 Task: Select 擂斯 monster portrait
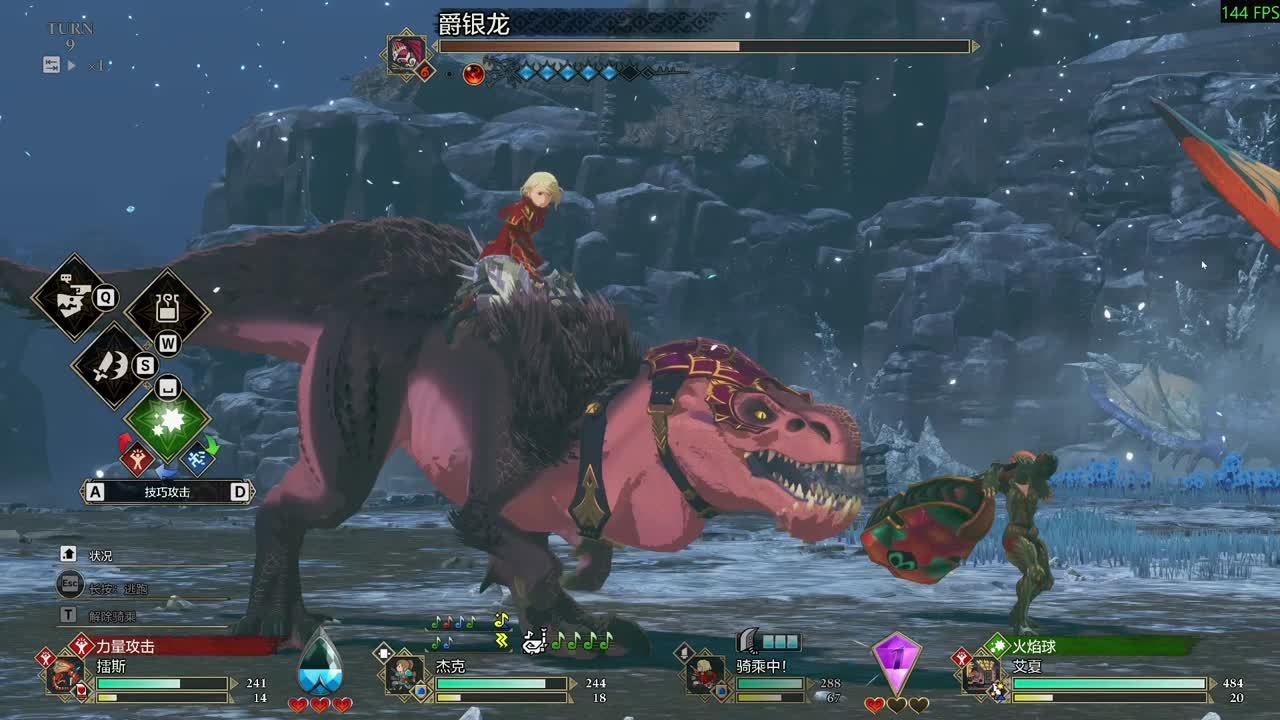66,675
